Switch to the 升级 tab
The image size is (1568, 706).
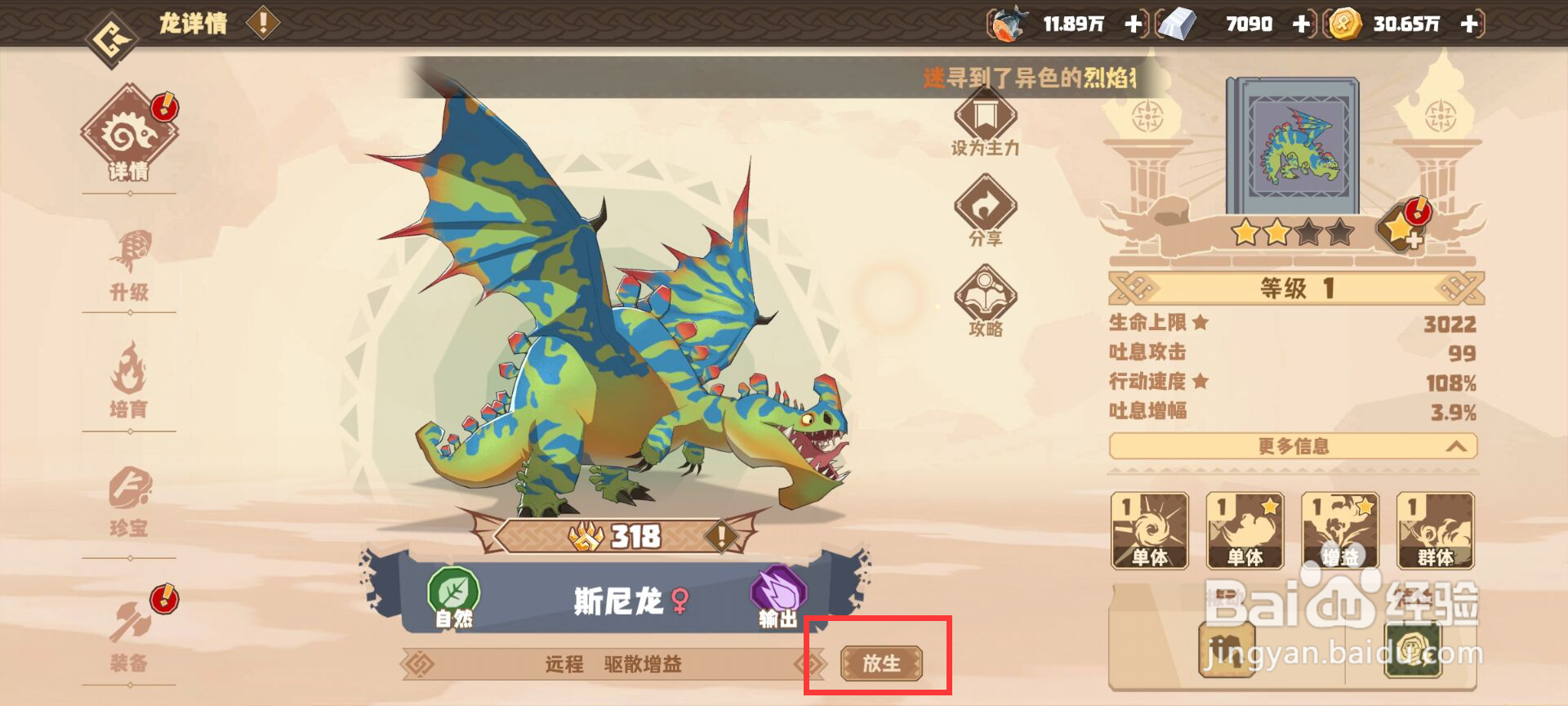point(131,253)
